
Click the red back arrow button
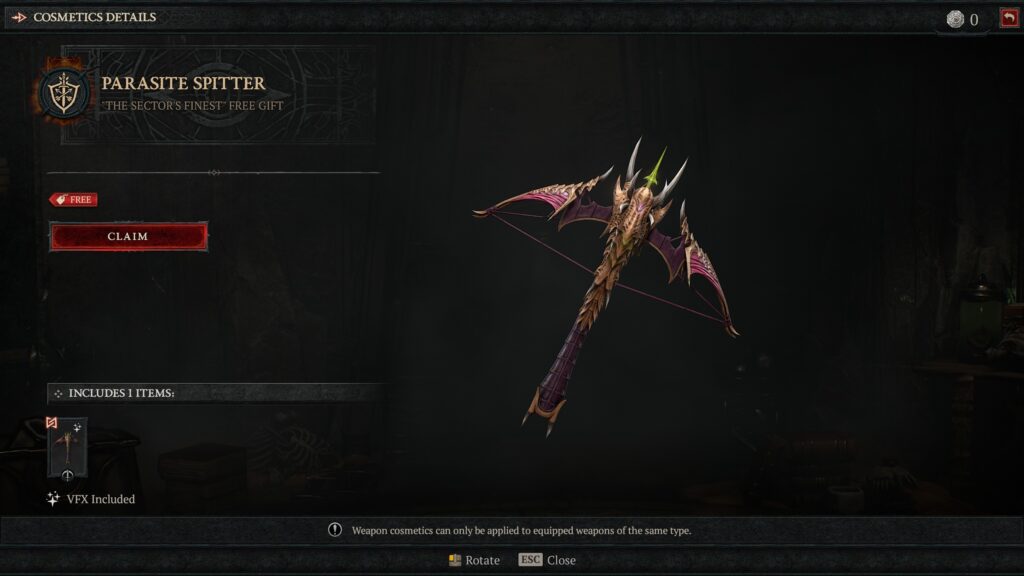(x=1008, y=18)
